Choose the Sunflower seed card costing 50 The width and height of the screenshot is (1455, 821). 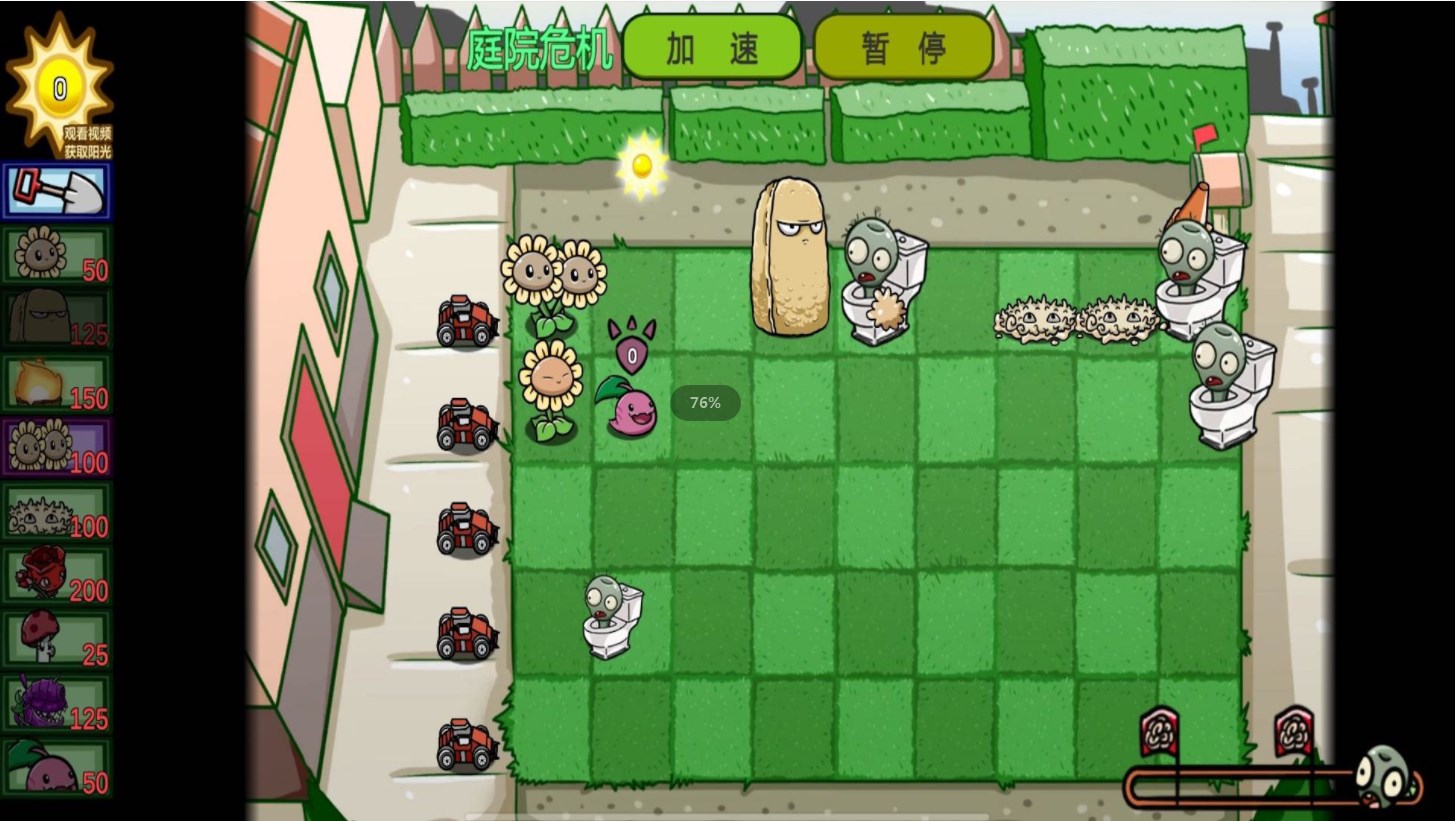(x=57, y=255)
